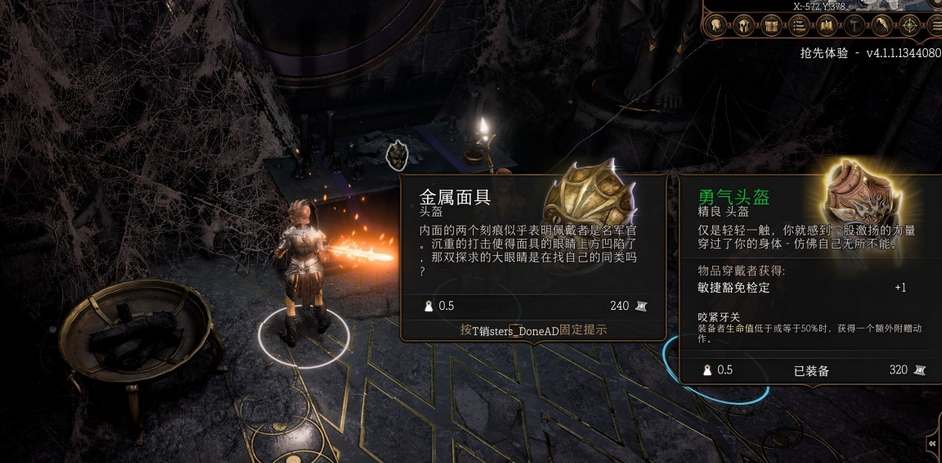The width and height of the screenshot is (942, 463).
Task: Click the helmet icon in top bar
Action: (743, 25)
